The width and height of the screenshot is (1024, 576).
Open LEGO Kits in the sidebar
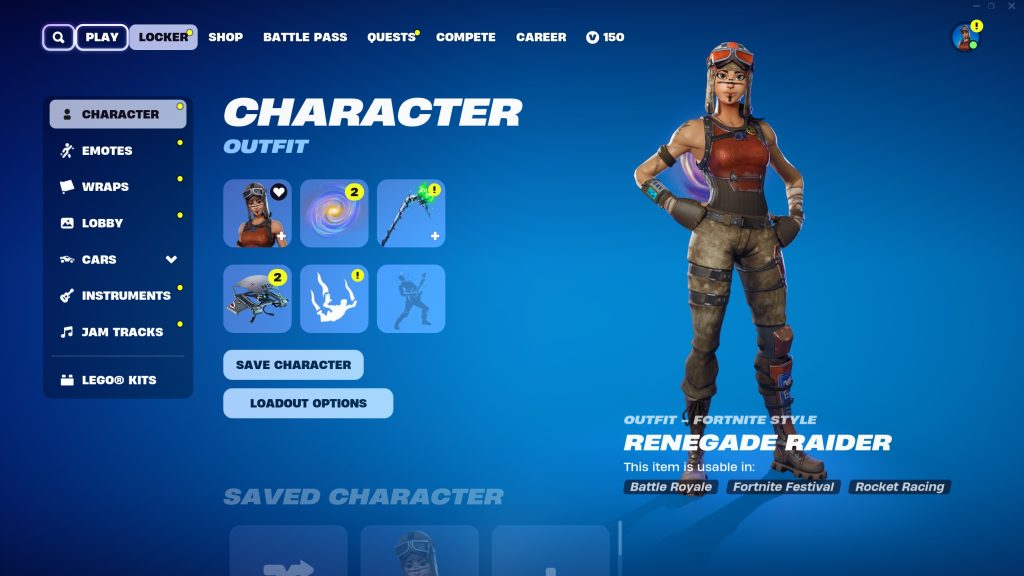coord(118,380)
